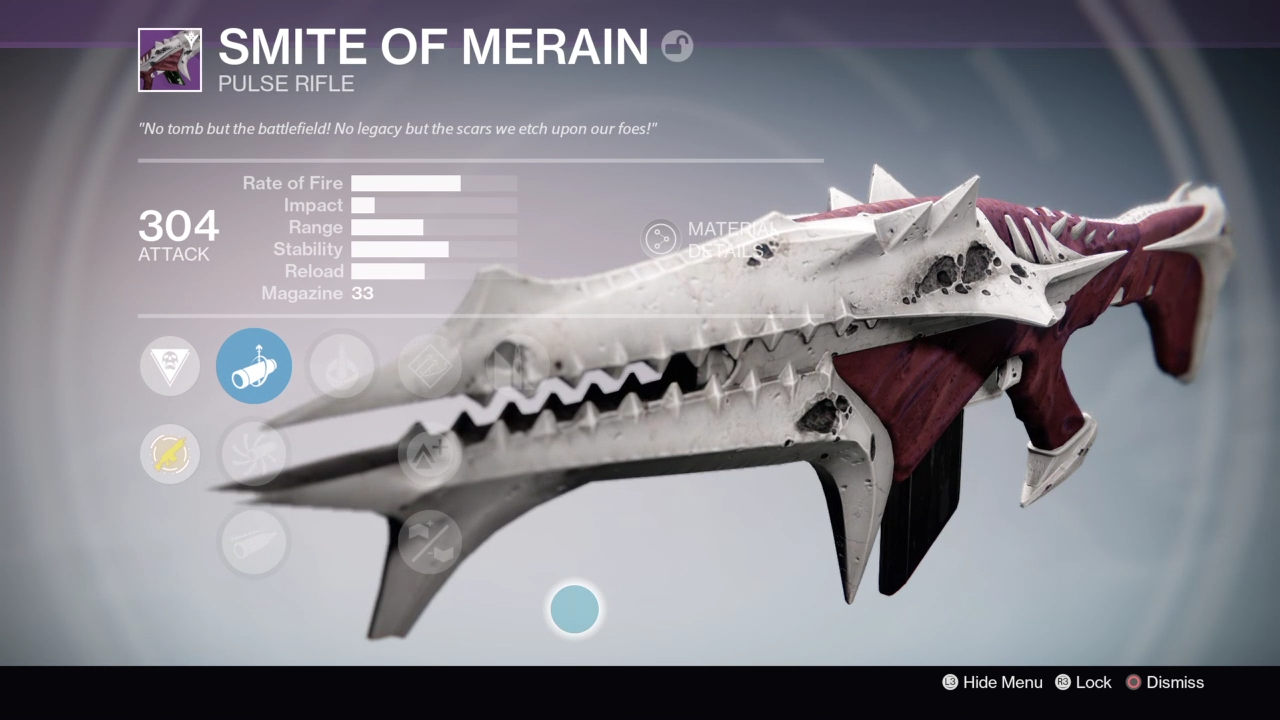1280x720 pixels.
Task: Inspect the skull triangle perk node
Action: 170,366
